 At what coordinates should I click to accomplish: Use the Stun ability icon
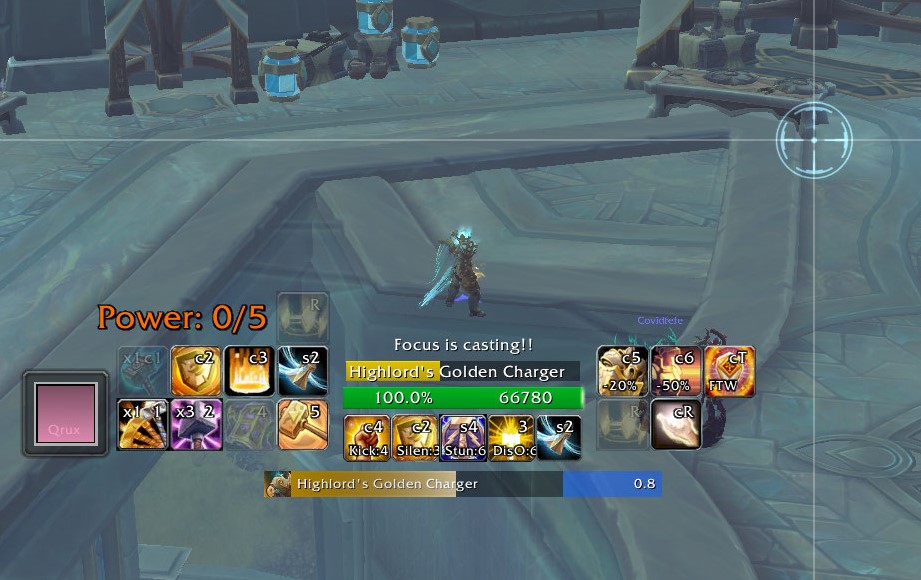click(462, 438)
